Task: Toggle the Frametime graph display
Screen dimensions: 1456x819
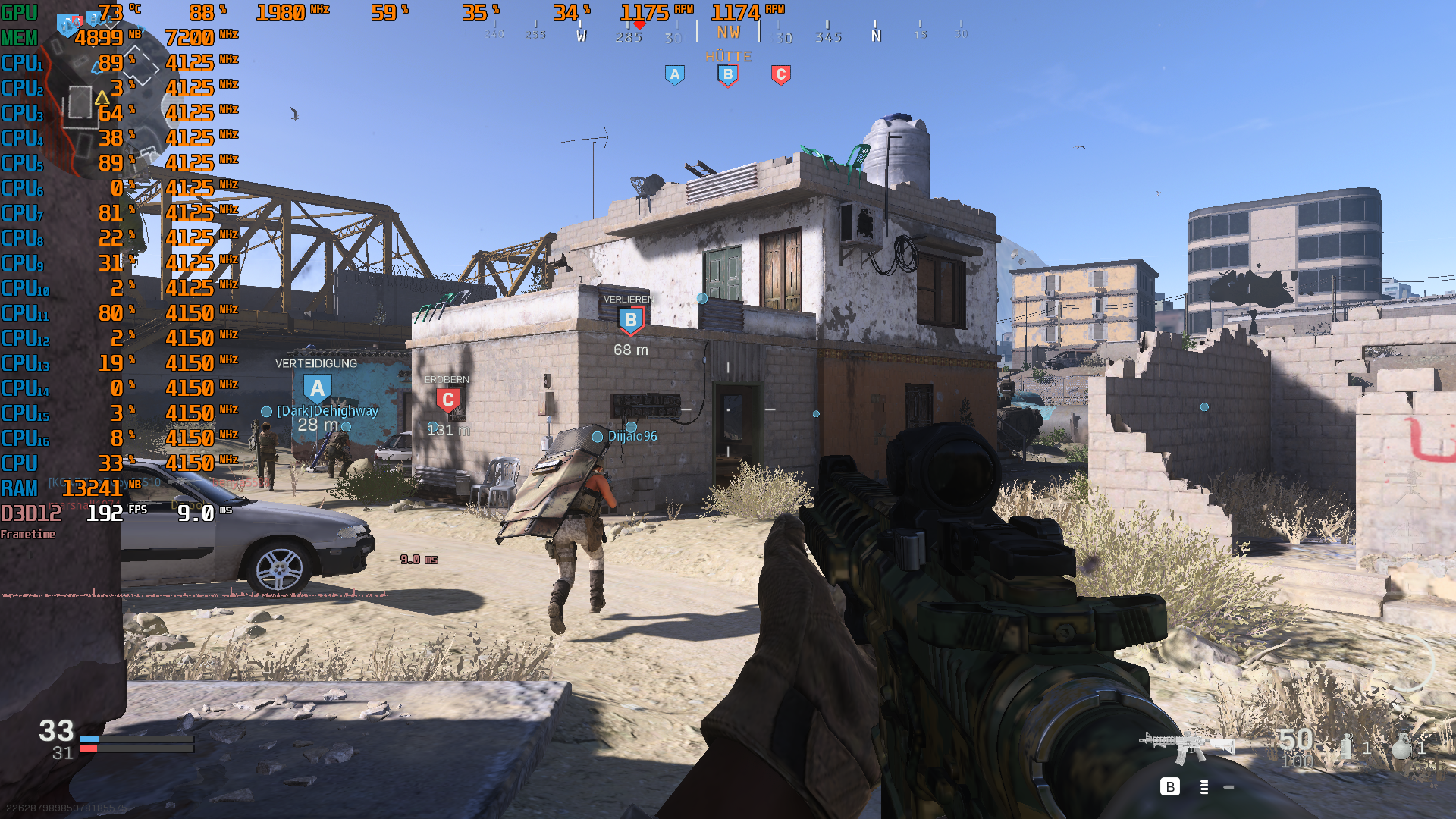Action: click(x=27, y=535)
